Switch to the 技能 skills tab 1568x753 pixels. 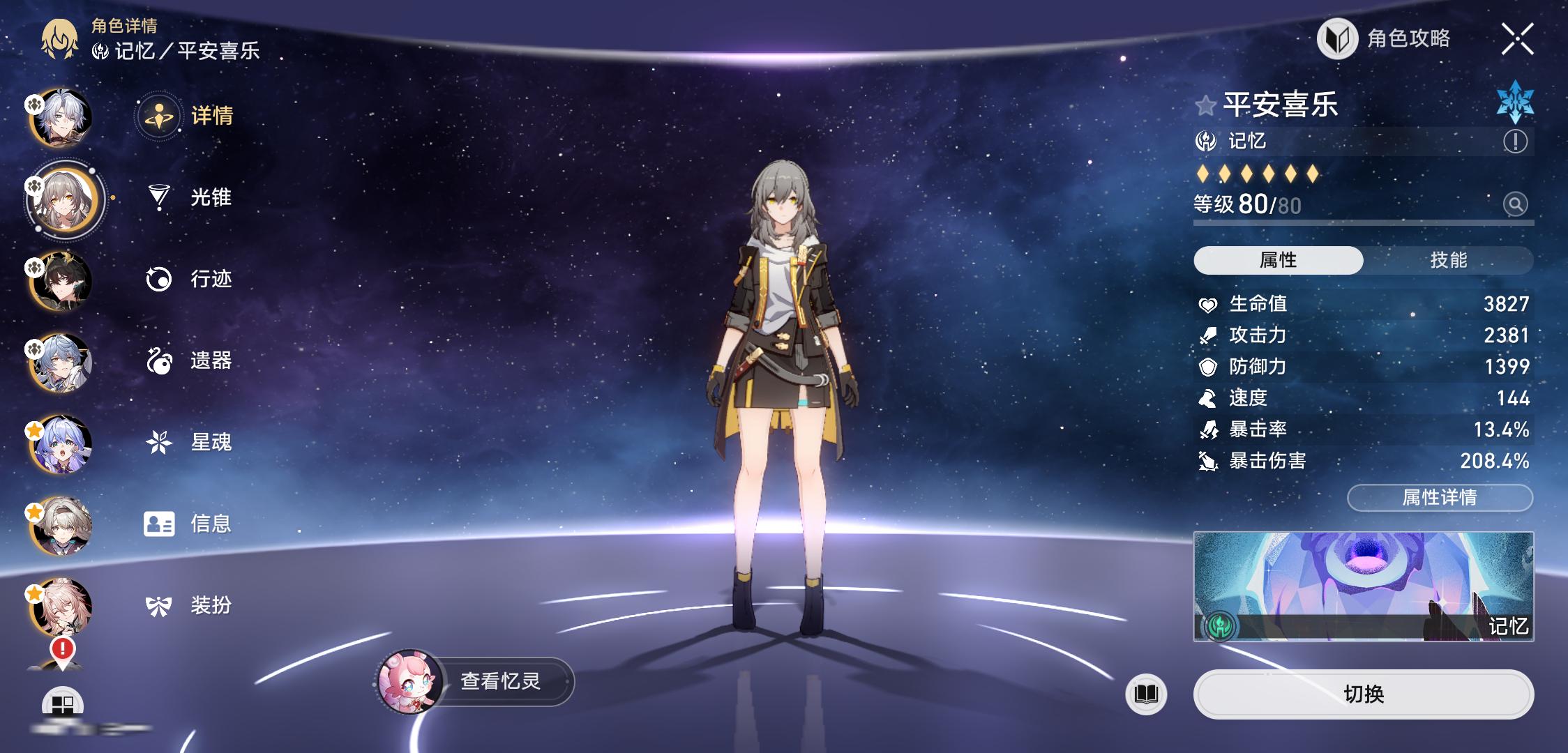click(1448, 260)
